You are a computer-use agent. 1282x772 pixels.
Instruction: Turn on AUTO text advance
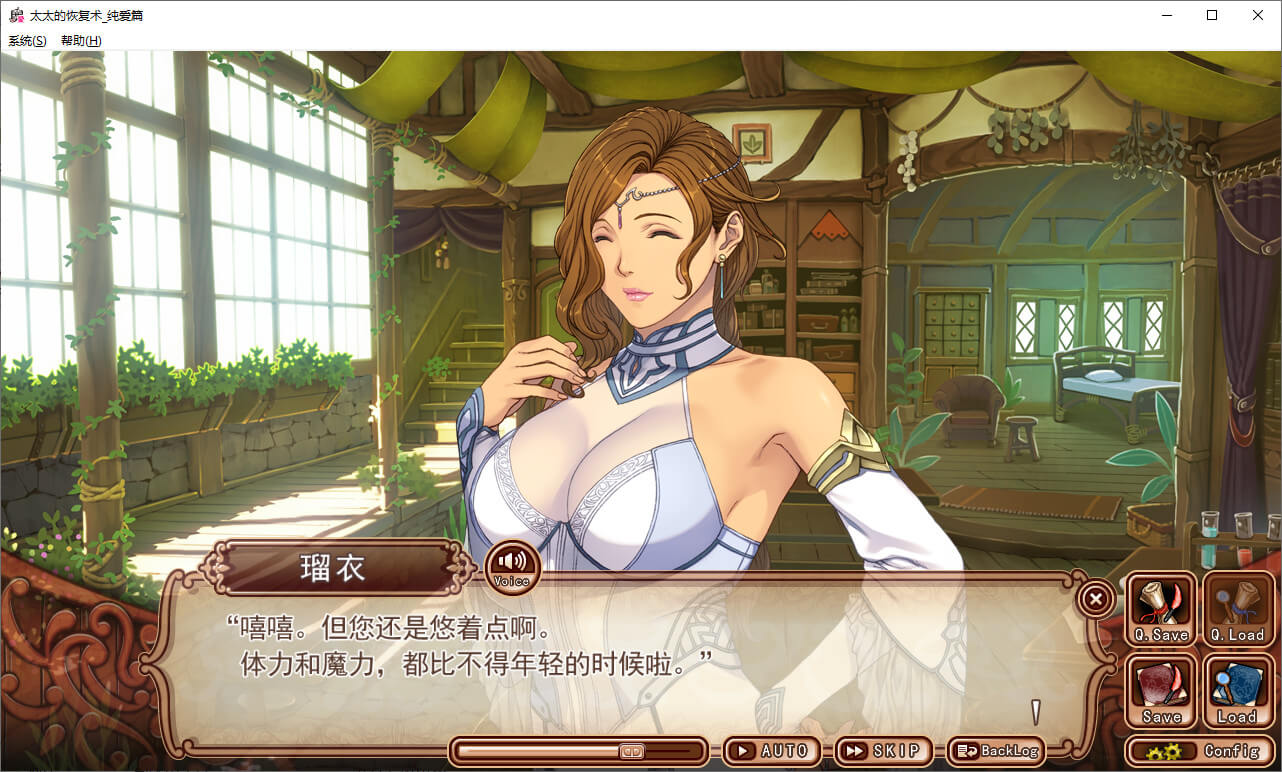(772, 751)
